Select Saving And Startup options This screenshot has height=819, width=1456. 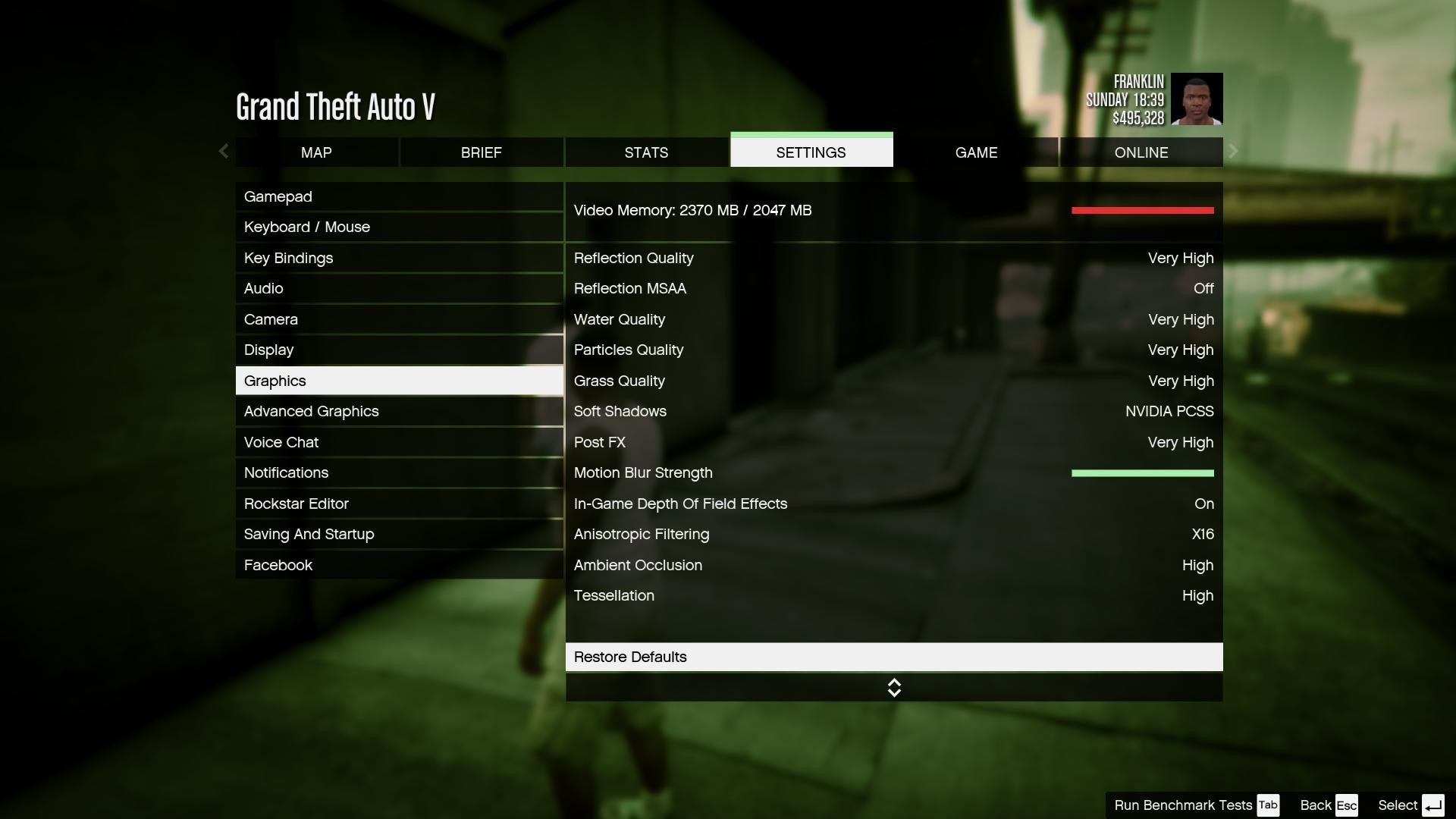(399, 535)
